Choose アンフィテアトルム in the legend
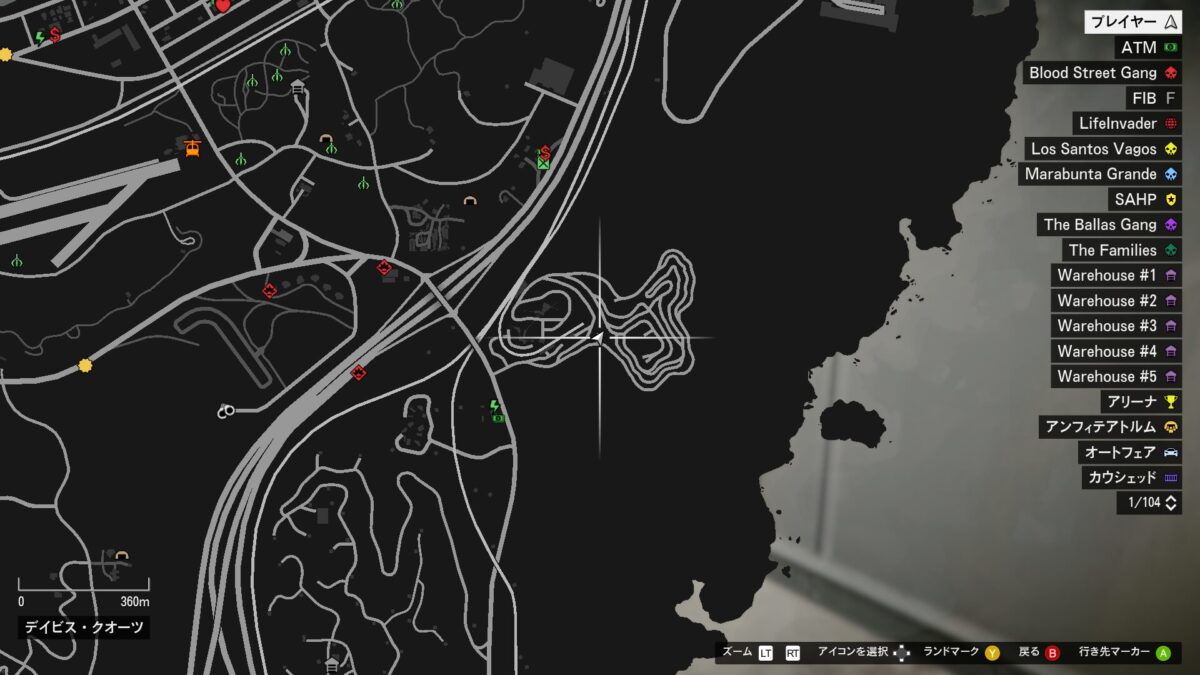The height and width of the screenshot is (675, 1200). tap(1110, 427)
